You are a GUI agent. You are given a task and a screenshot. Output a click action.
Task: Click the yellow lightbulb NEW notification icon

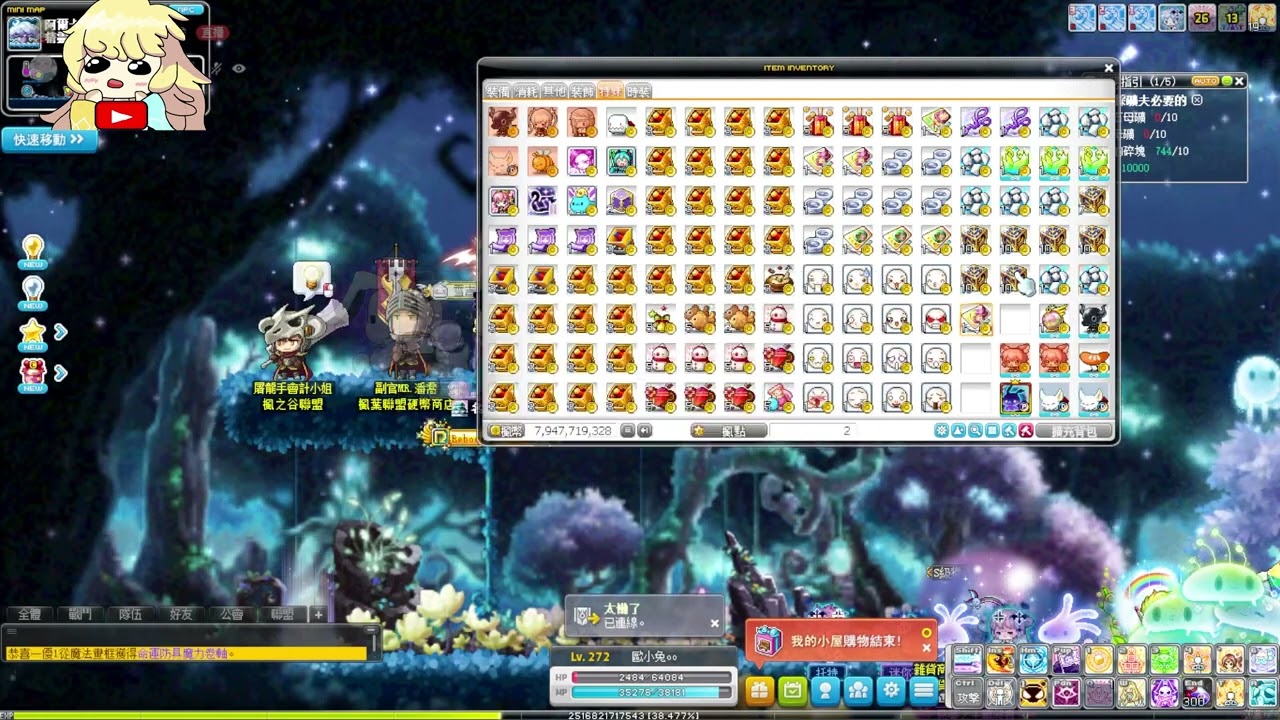pos(33,251)
